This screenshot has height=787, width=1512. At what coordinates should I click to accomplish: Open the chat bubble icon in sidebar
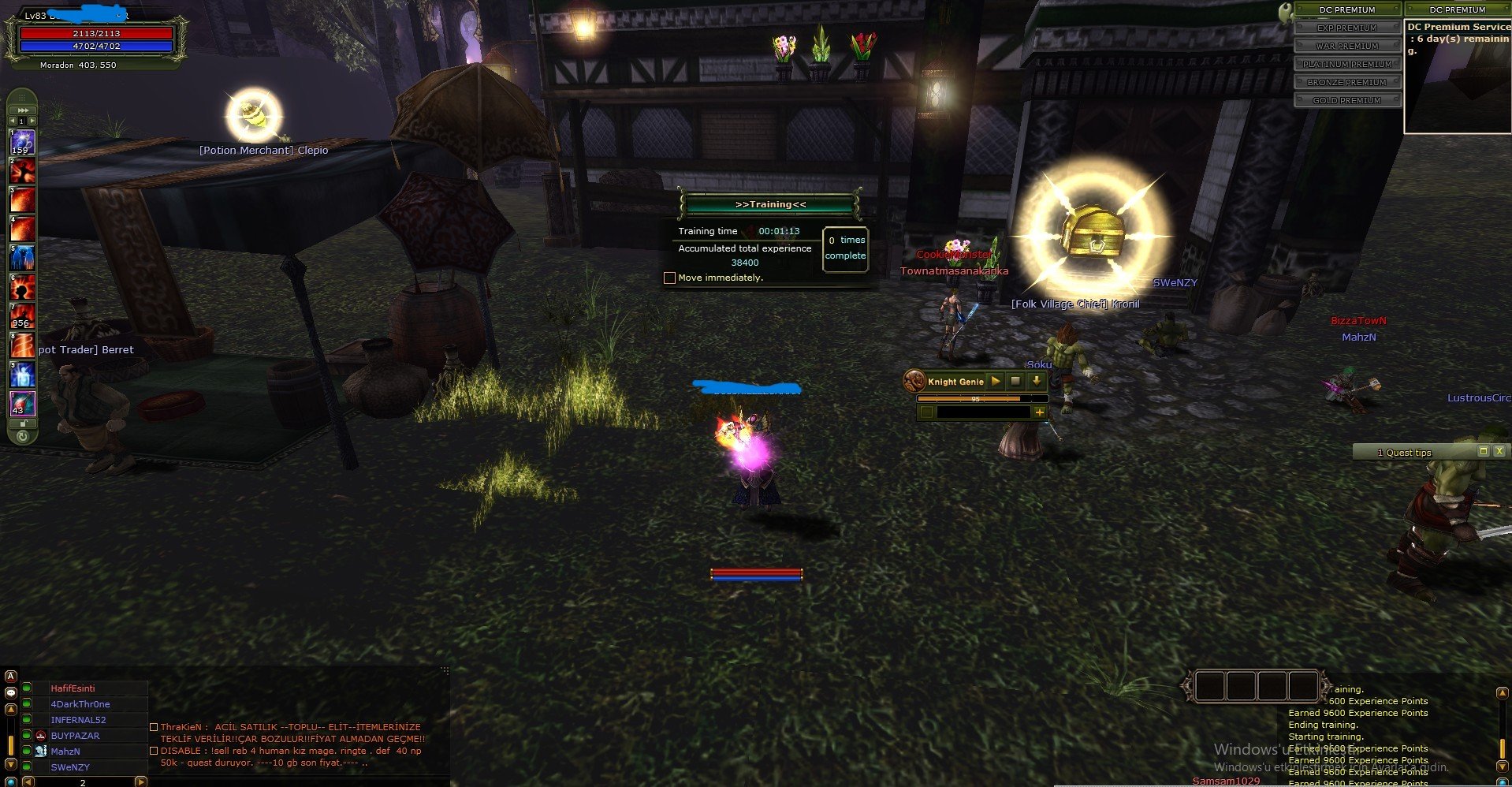[11, 692]
